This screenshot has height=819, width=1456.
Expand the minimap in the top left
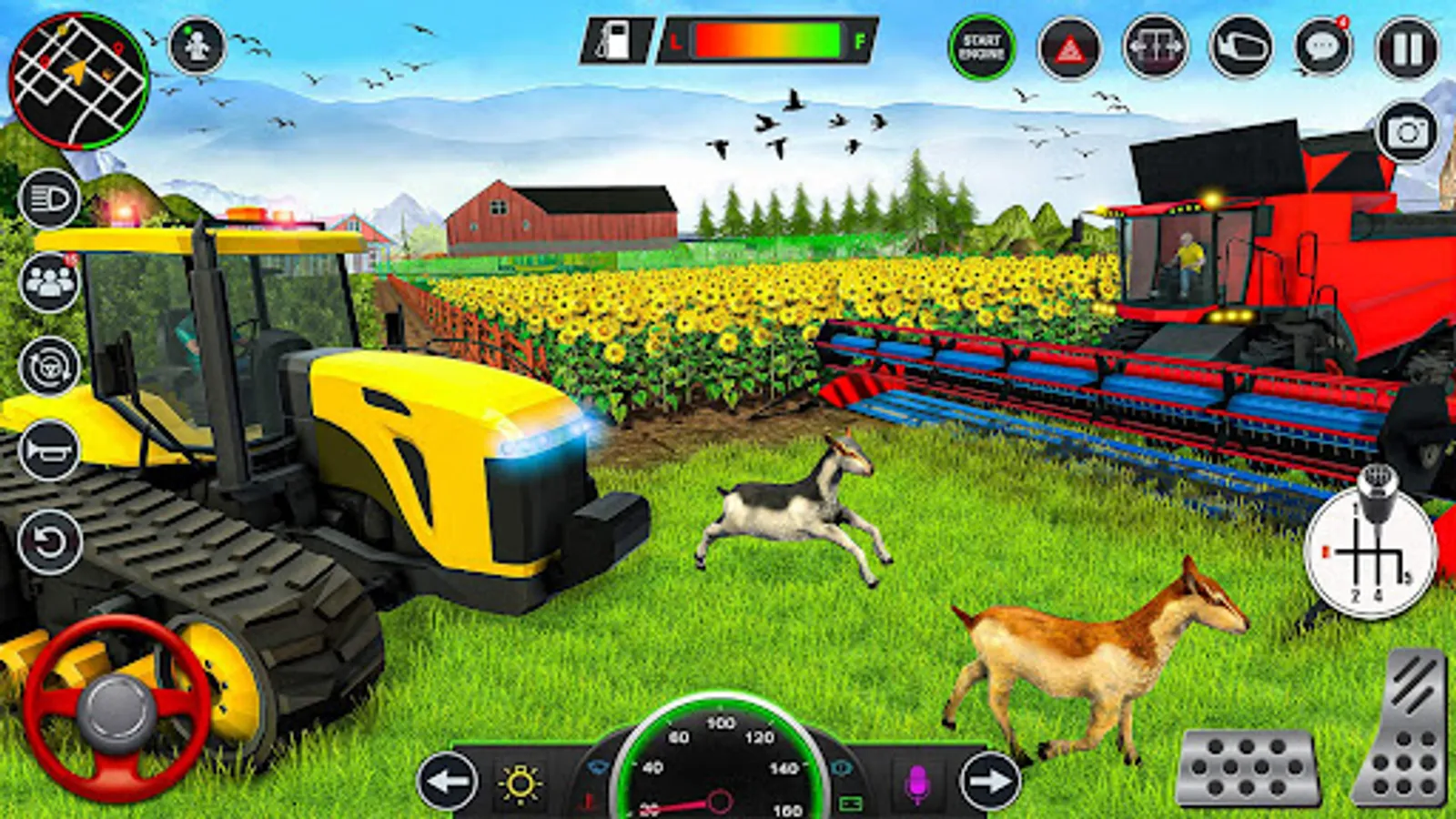point(77,80)
